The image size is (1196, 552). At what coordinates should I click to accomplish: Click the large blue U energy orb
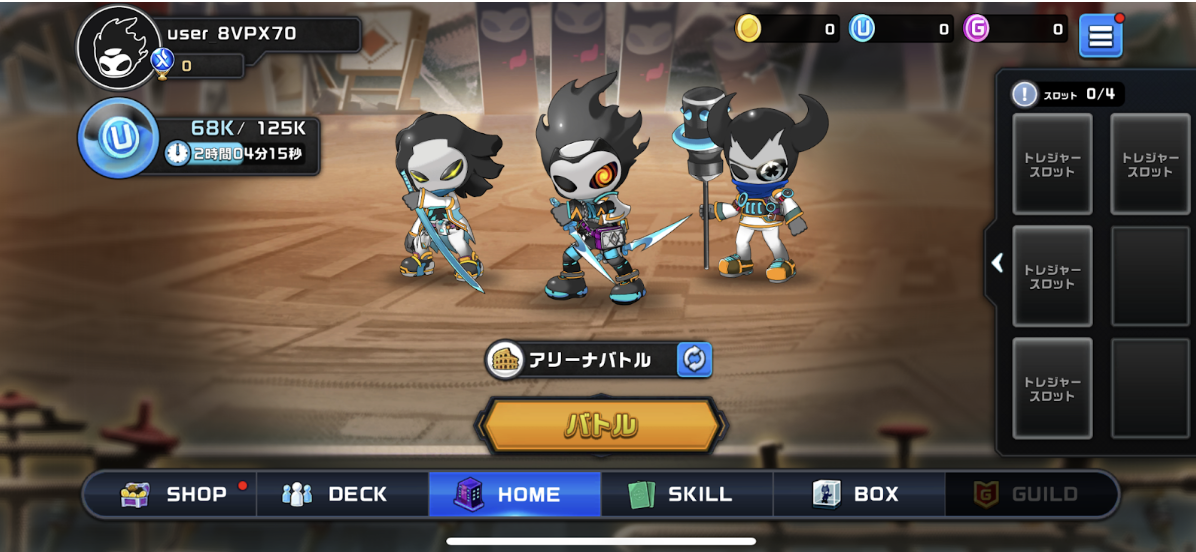click(x=118, y=138)
